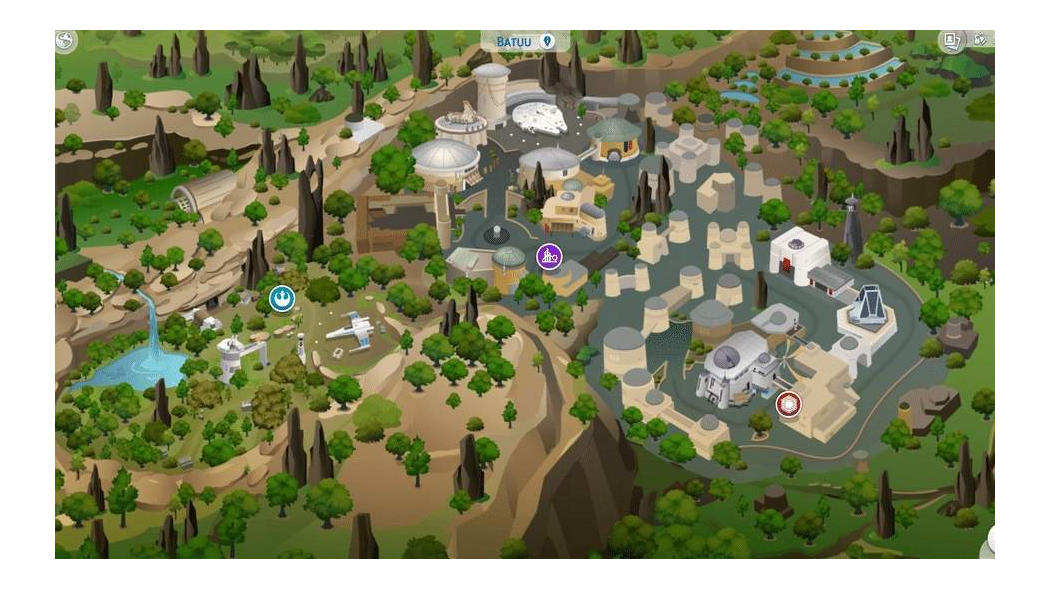This screenshot has height=590, width=1050.
Task: Open the world select globe icon
Action: point(66,41)
